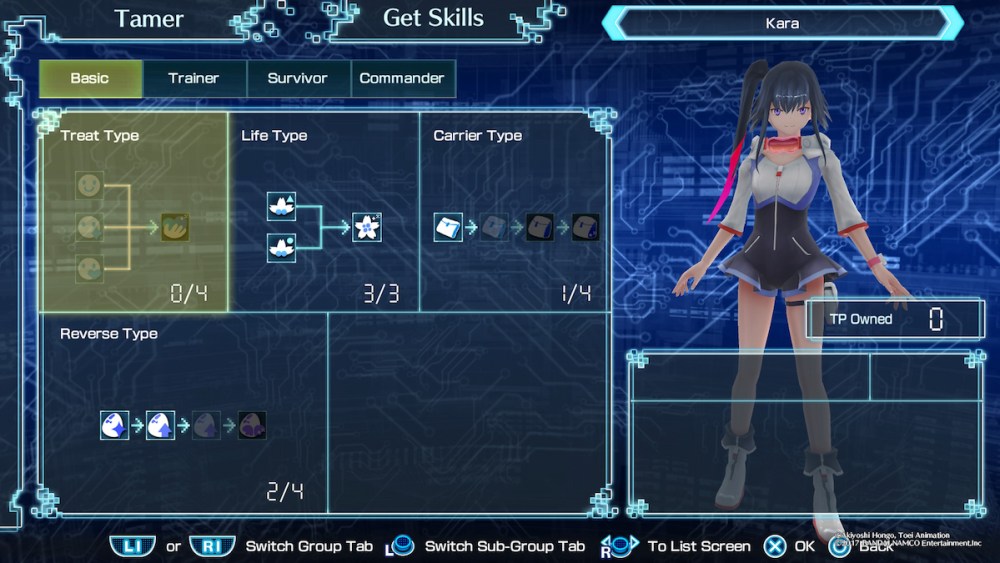Open the Trainer skill tab

click(194, 78)
